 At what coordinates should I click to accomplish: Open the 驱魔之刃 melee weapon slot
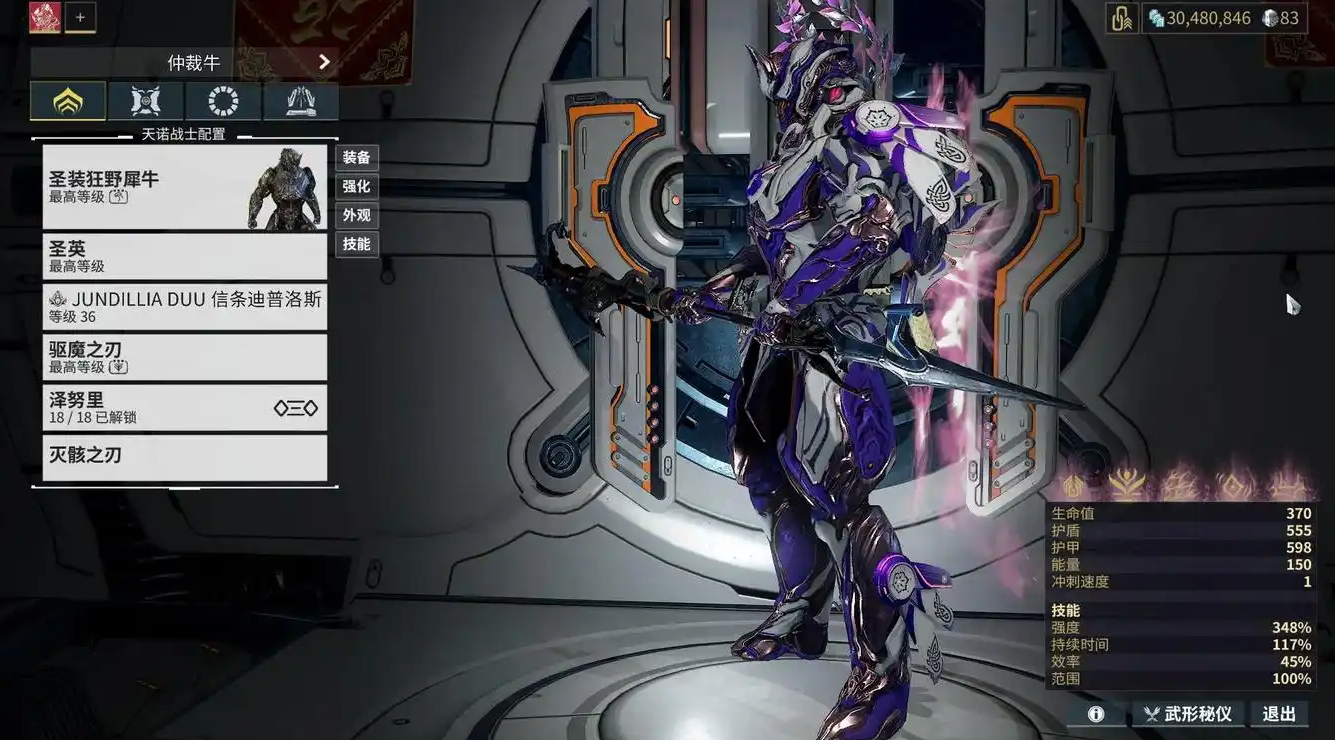[x=184, y=357]
